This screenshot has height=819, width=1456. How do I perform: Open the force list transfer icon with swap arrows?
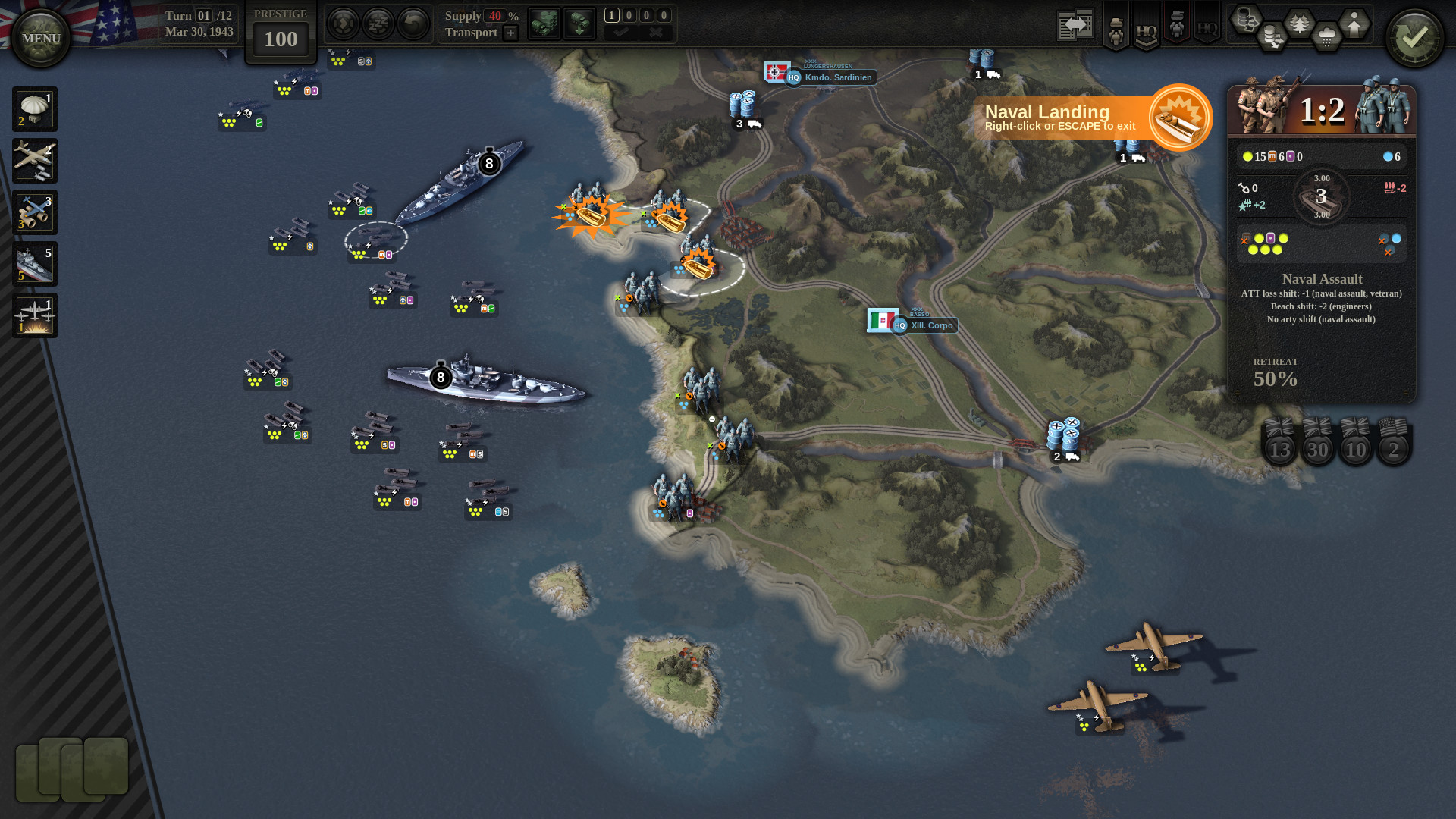click(1075, 25)
